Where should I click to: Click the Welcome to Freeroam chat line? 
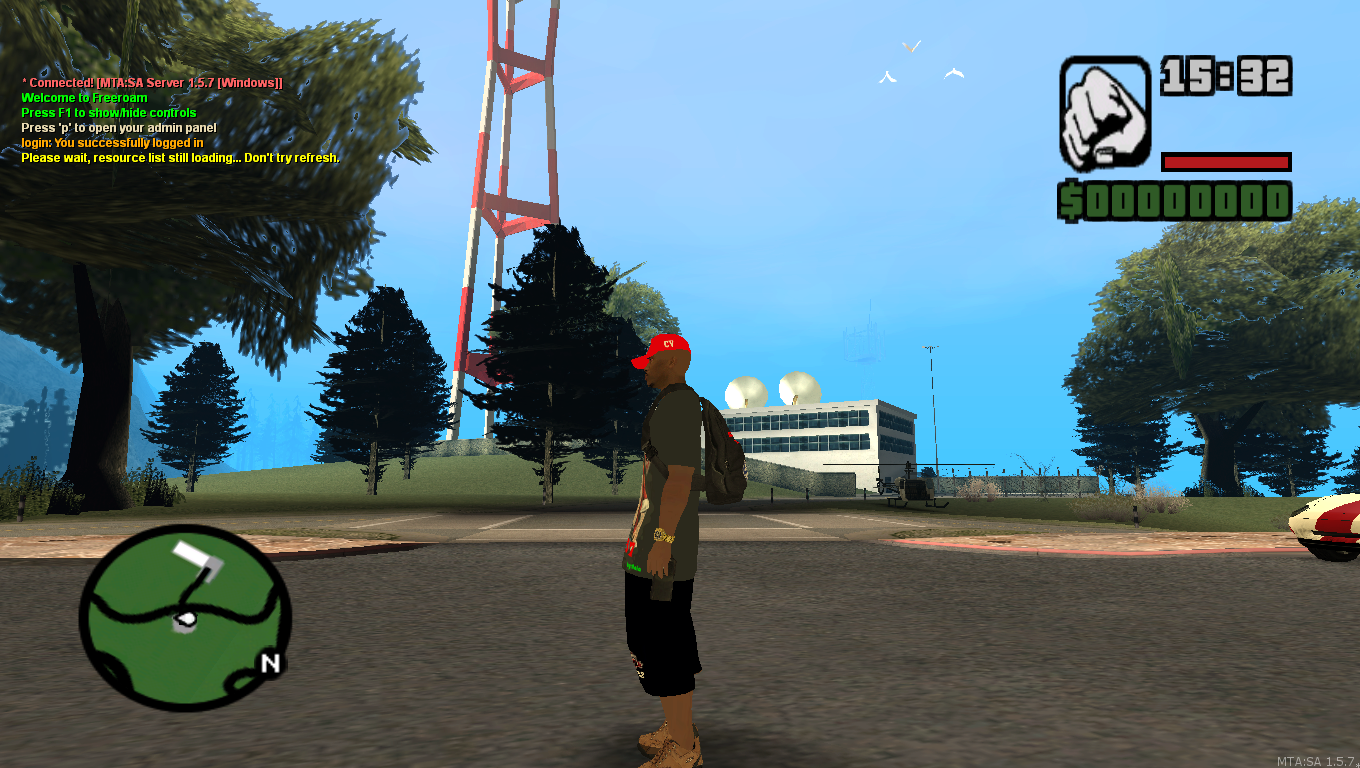pyautogui.click(x=83, y=97)
